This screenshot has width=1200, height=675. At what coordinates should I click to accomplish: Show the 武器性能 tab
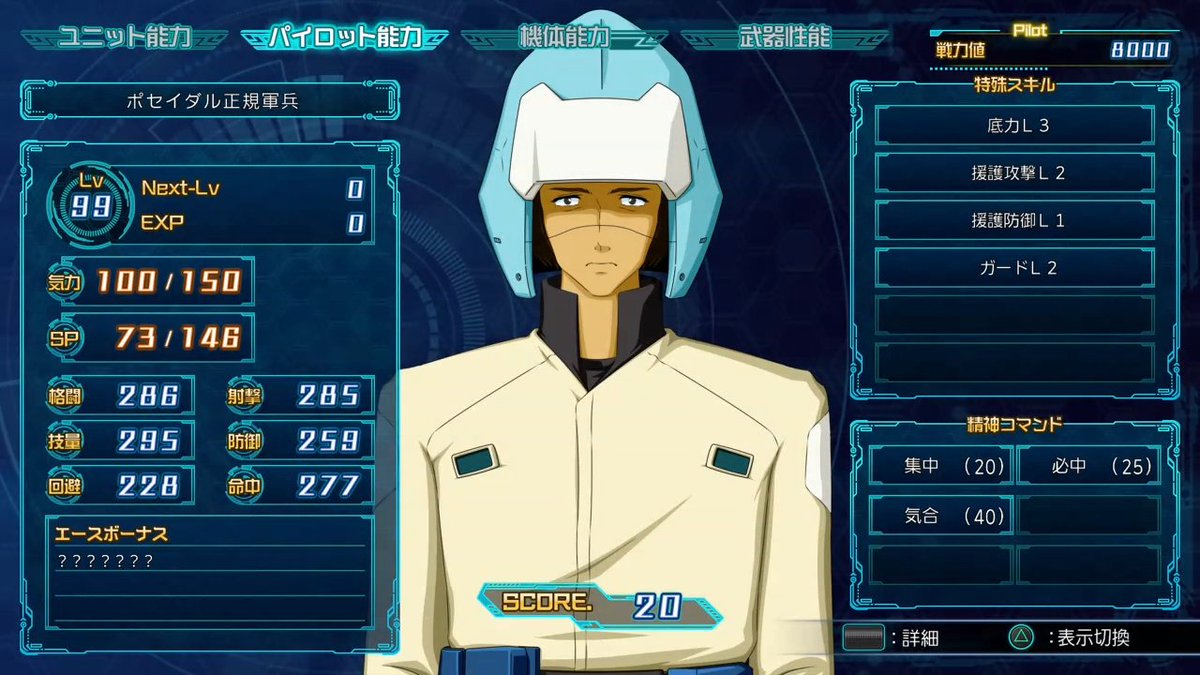(x=785, y=38)
